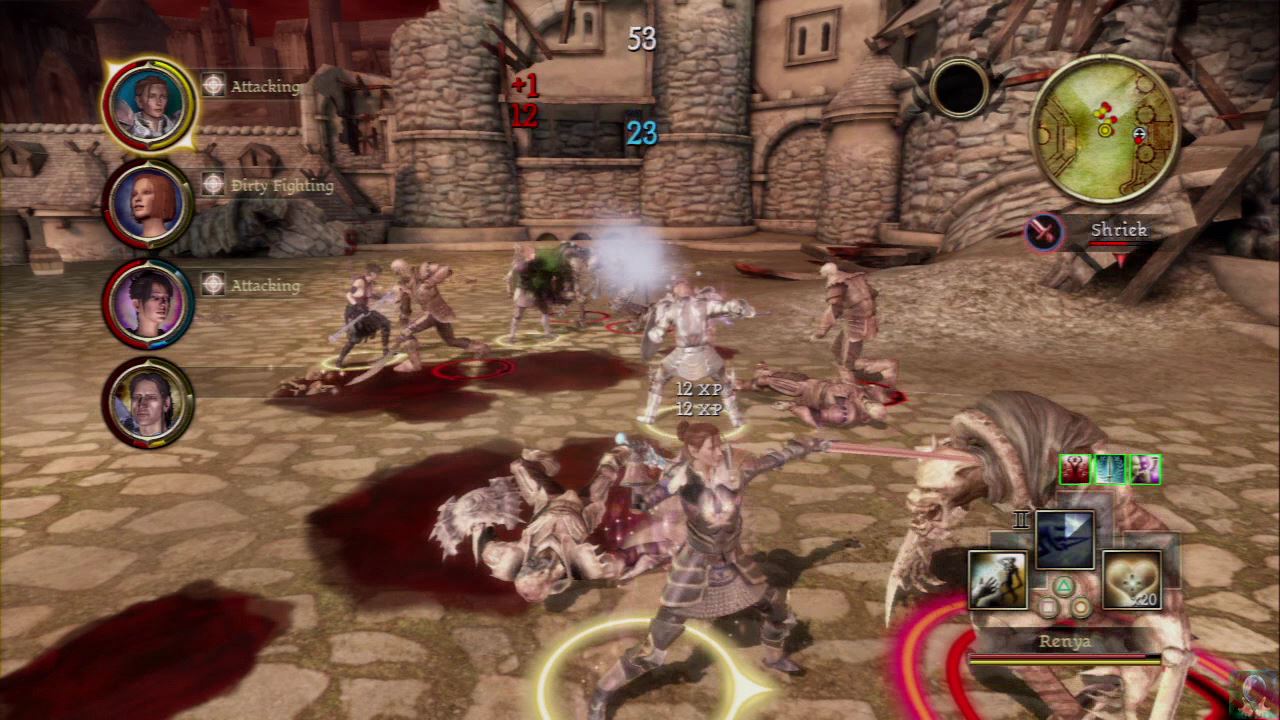
Task: Switch to the dark-haired man's party portrait
Action: coord(148,402)
